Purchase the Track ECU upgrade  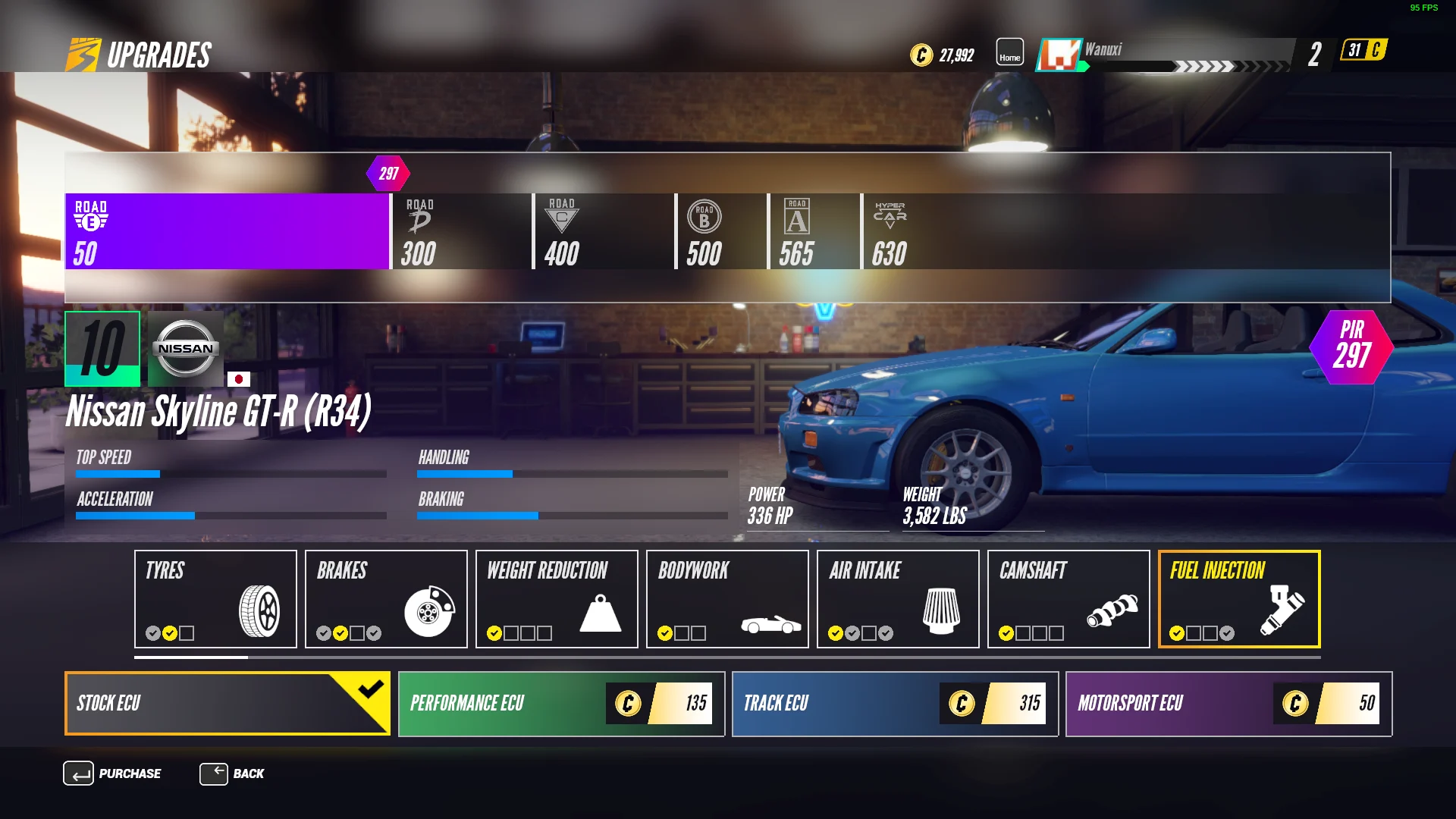click(894, 704)
